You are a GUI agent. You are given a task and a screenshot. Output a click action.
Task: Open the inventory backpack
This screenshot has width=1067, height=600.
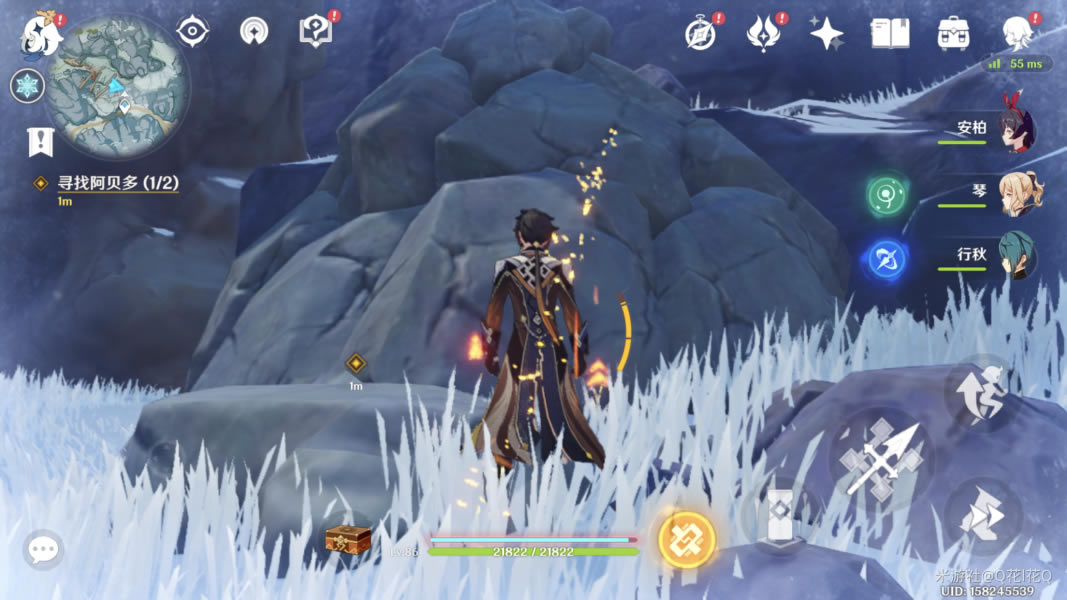tap(953, 34)
